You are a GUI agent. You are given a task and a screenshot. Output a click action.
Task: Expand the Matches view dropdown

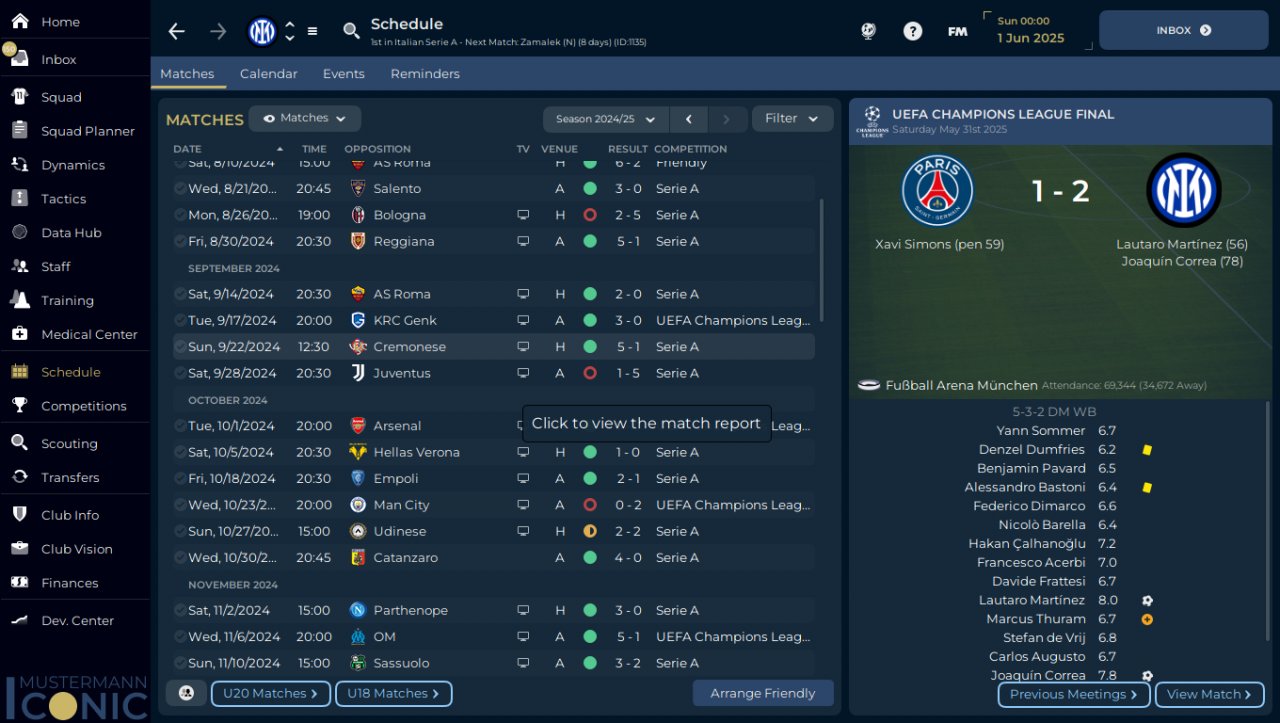(304, 118)
